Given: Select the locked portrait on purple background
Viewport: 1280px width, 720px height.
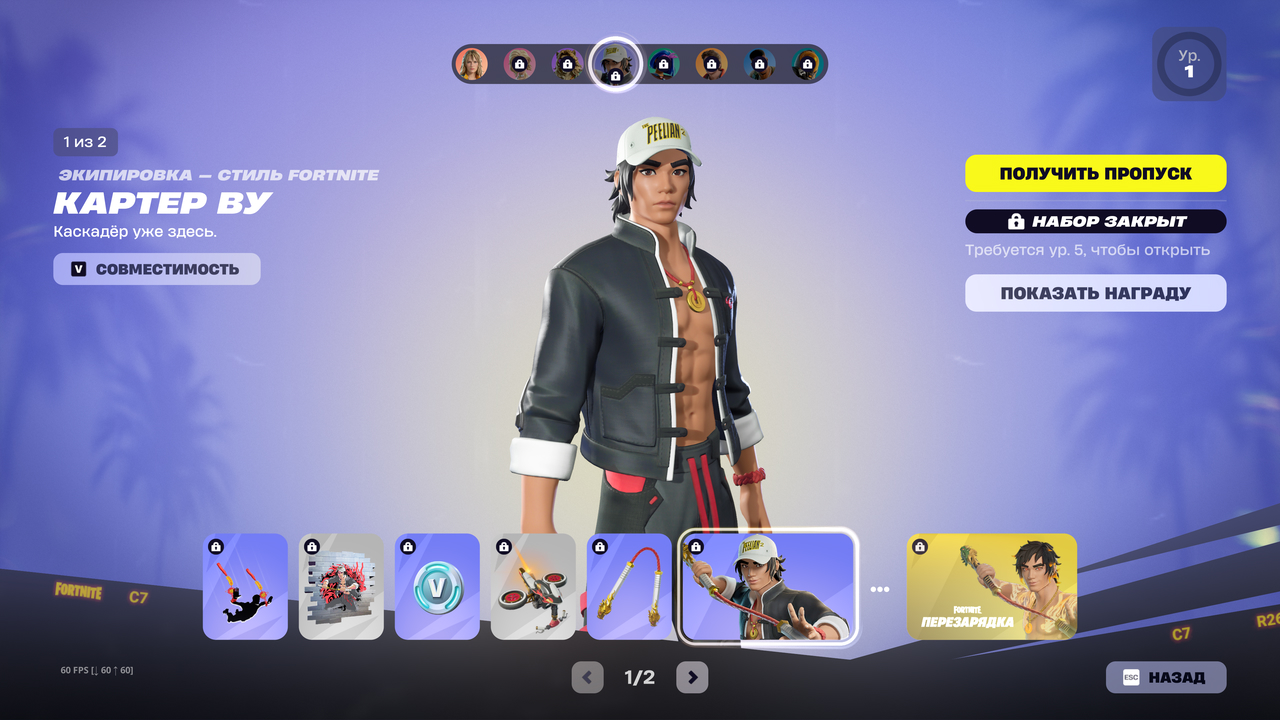Looking at the screenshot, I should [x=567, y=64].
